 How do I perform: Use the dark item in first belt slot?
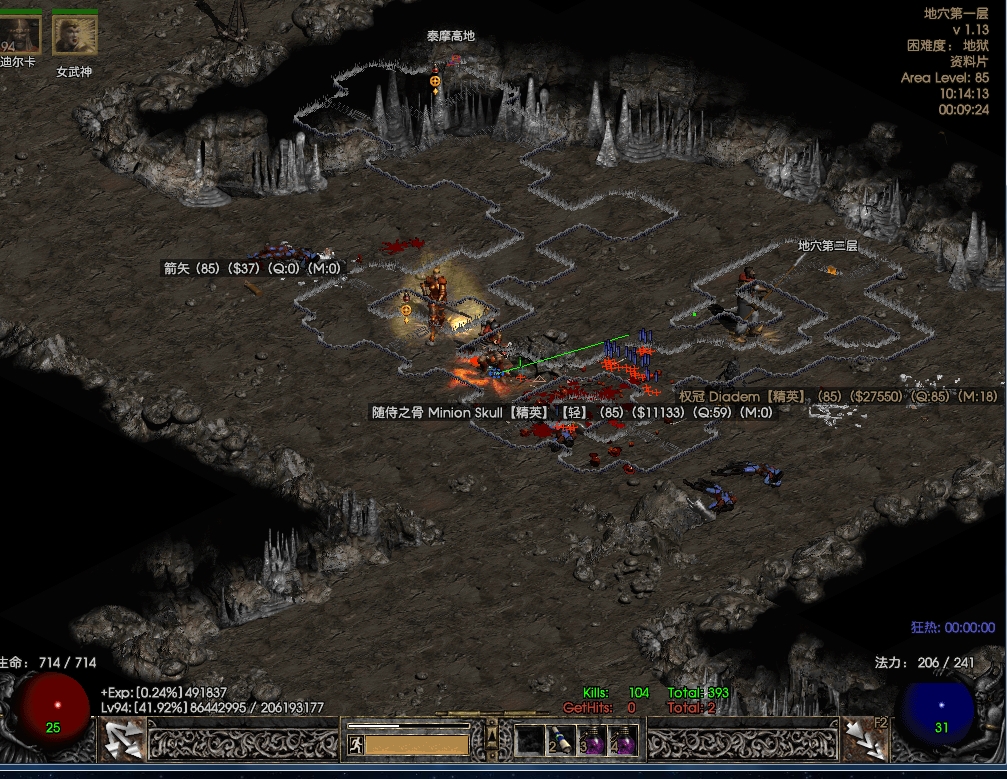[529, 741]
